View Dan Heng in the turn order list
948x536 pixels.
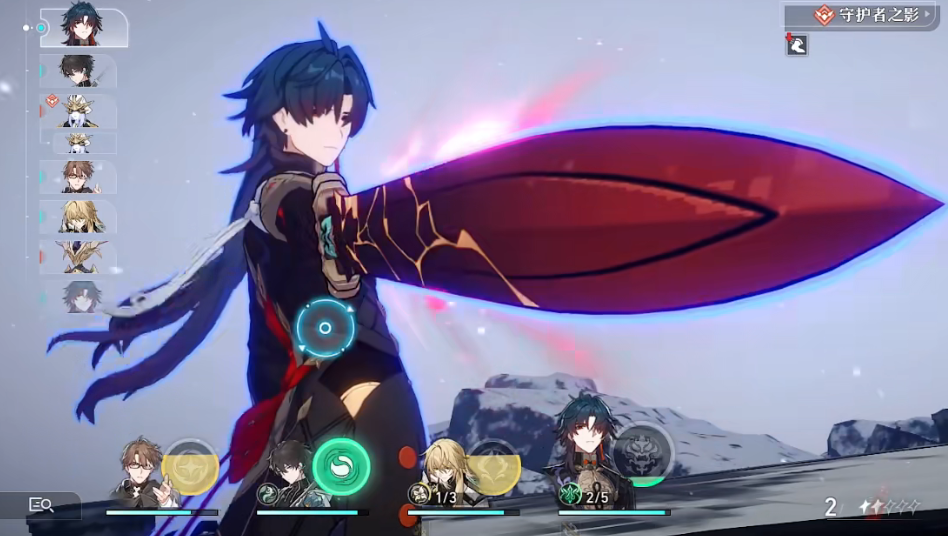78,71
